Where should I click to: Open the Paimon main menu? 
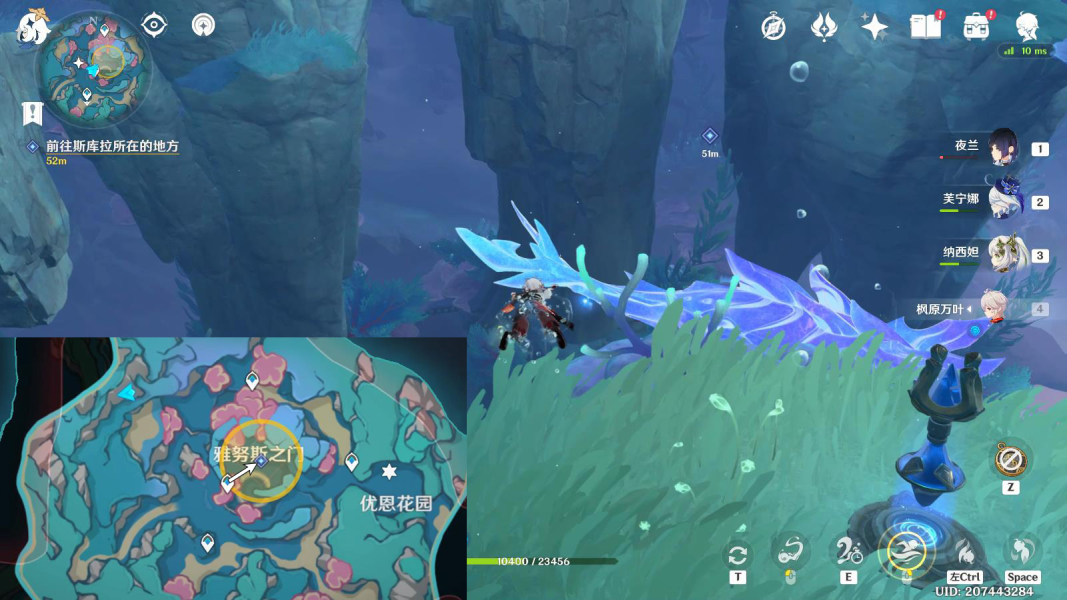(33, 26)
